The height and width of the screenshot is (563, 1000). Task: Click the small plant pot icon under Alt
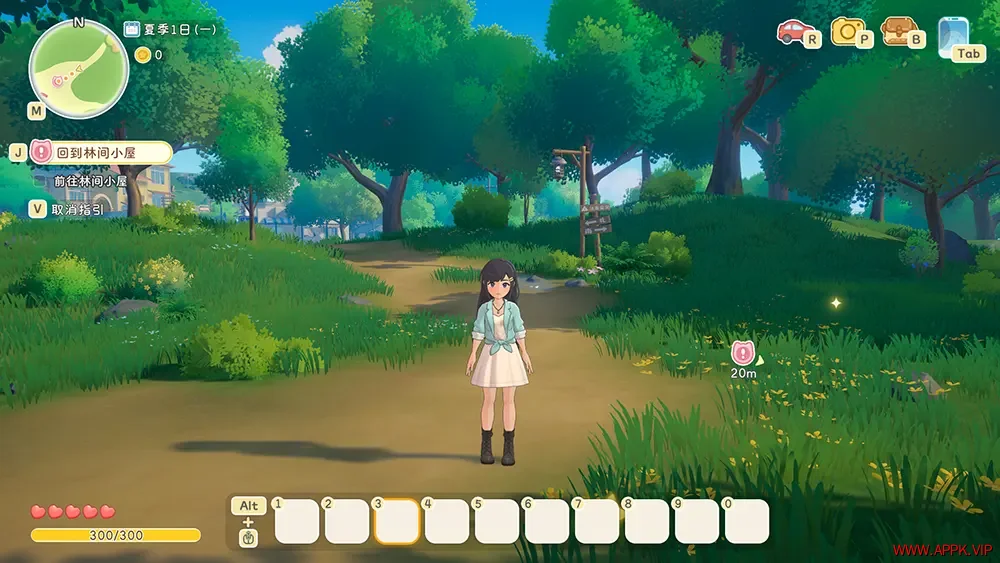[247, 539]
